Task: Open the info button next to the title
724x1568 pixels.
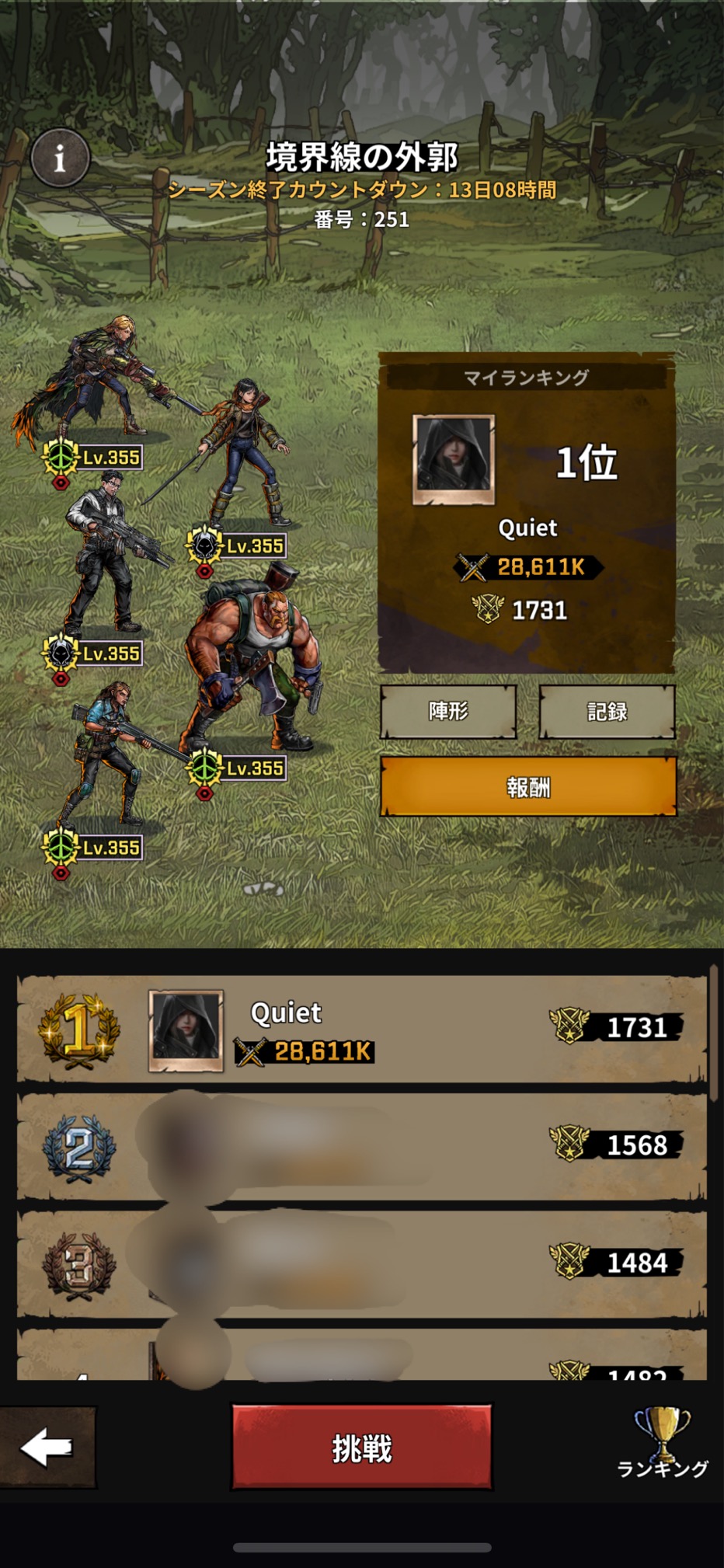Action: point(60,159)
